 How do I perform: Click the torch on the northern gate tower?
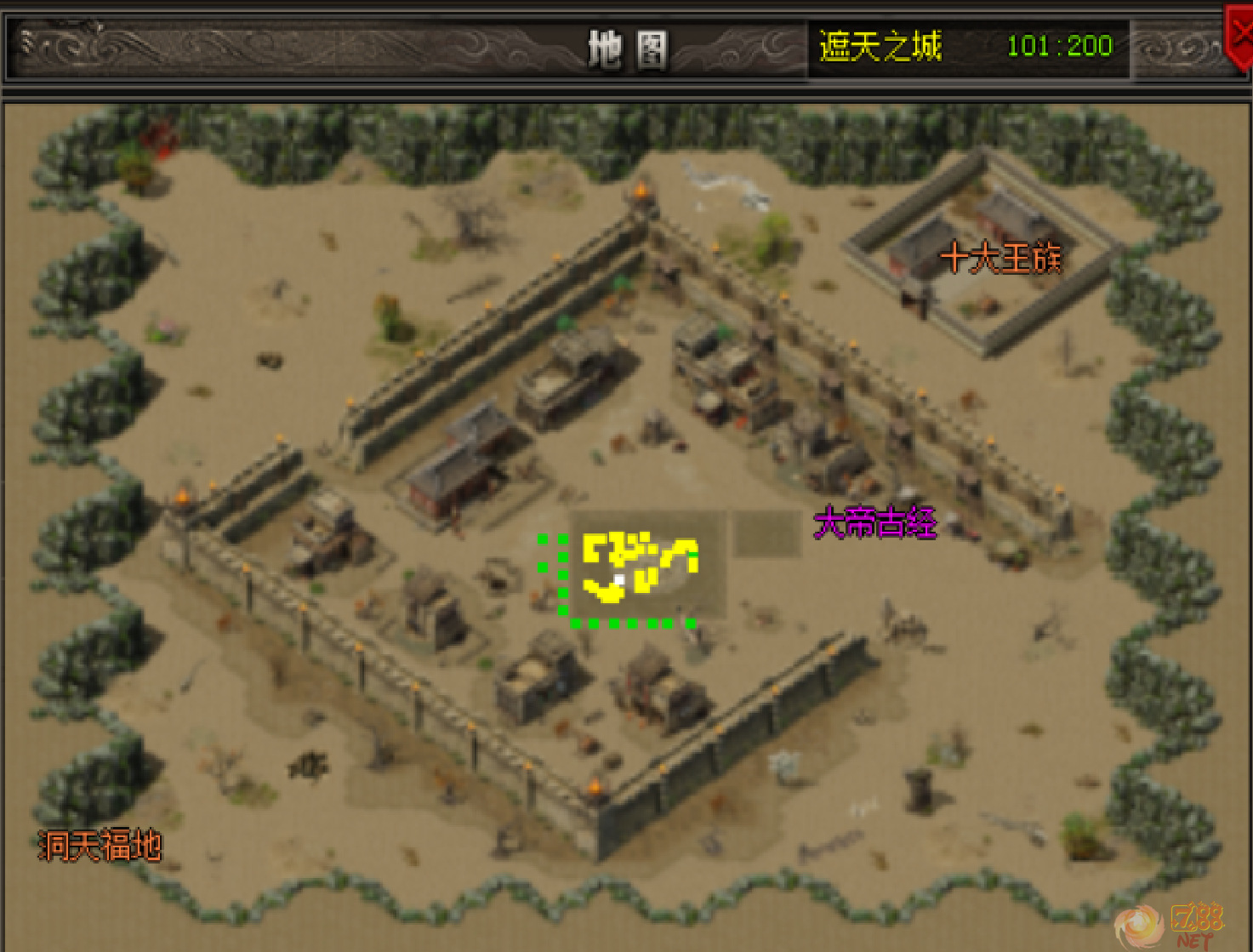[642, 189]
